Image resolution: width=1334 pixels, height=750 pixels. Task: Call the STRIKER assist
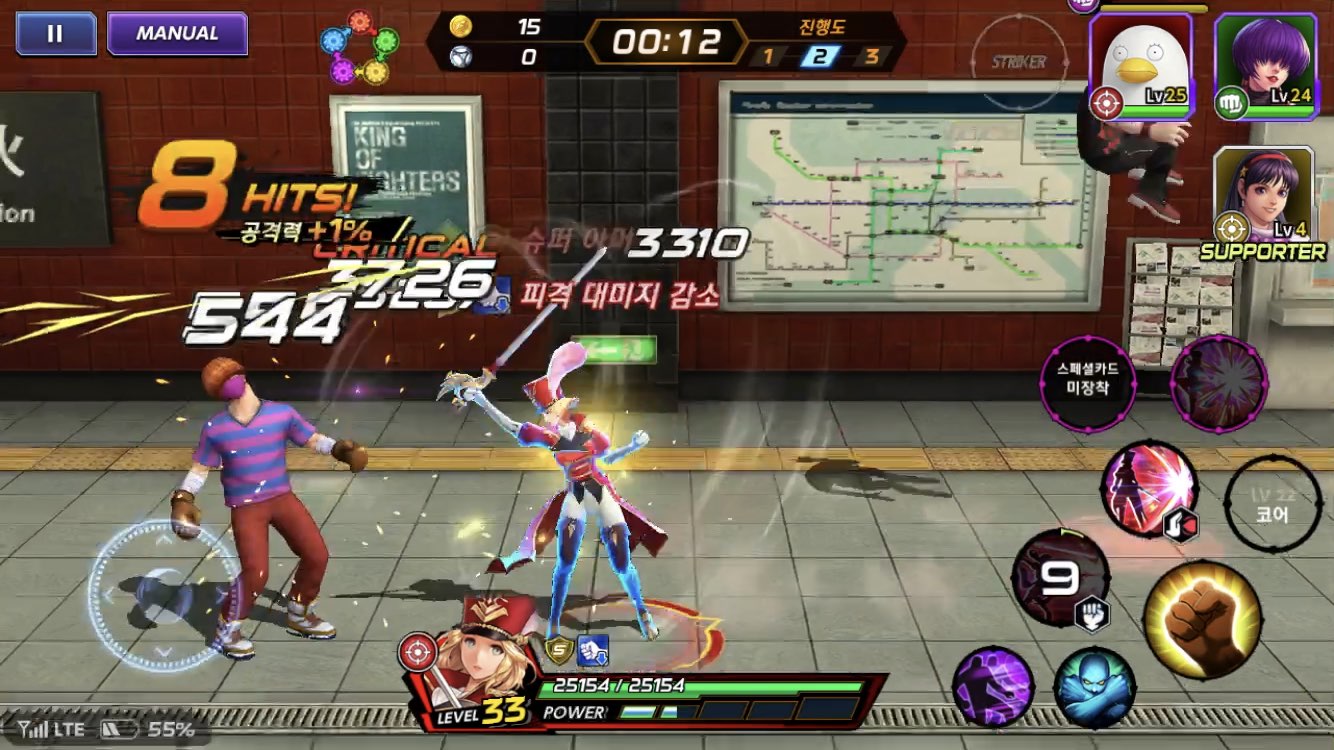tap(1018, 62)
